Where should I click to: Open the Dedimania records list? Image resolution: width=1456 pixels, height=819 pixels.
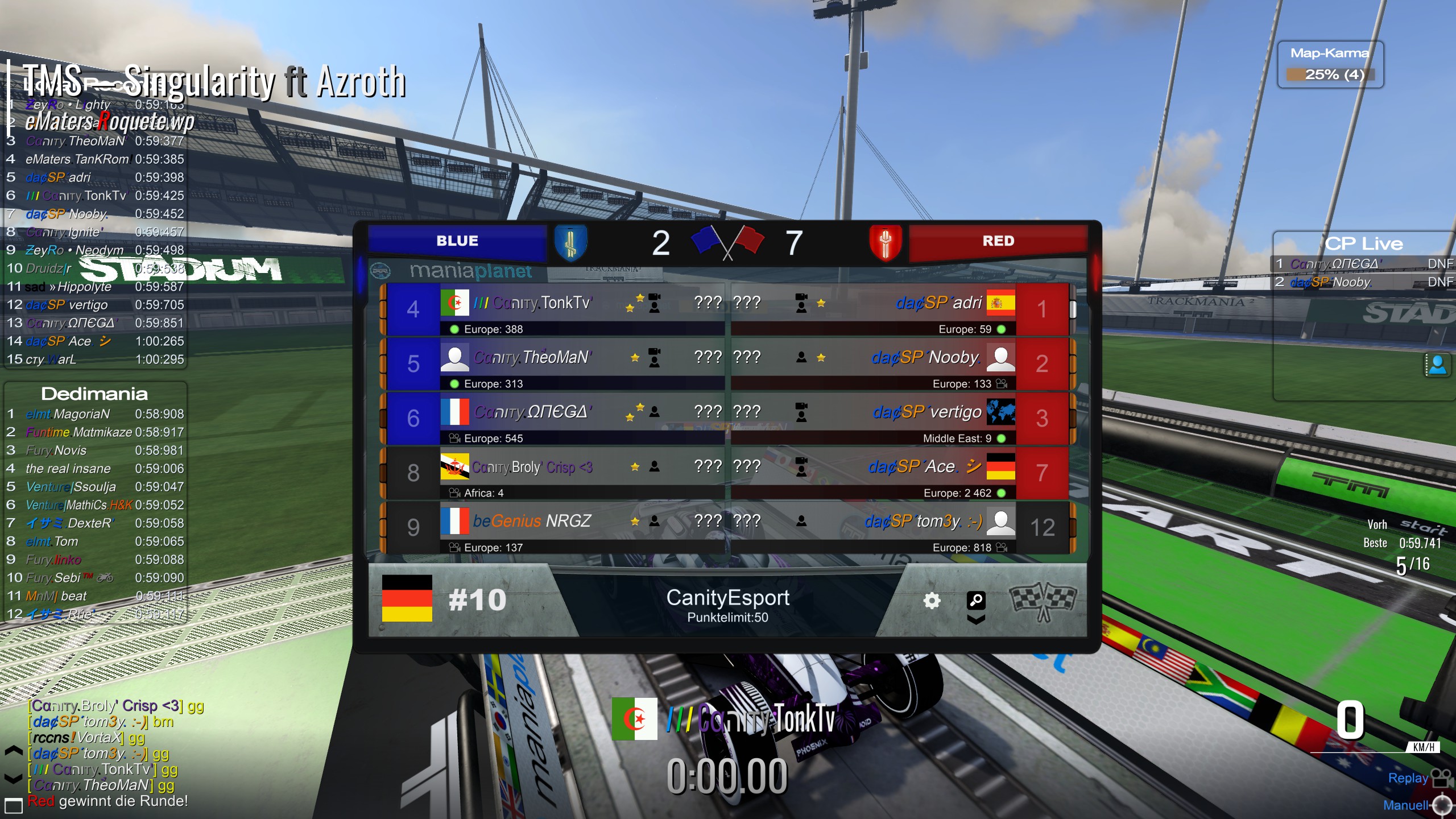click(x=94, y=394)
